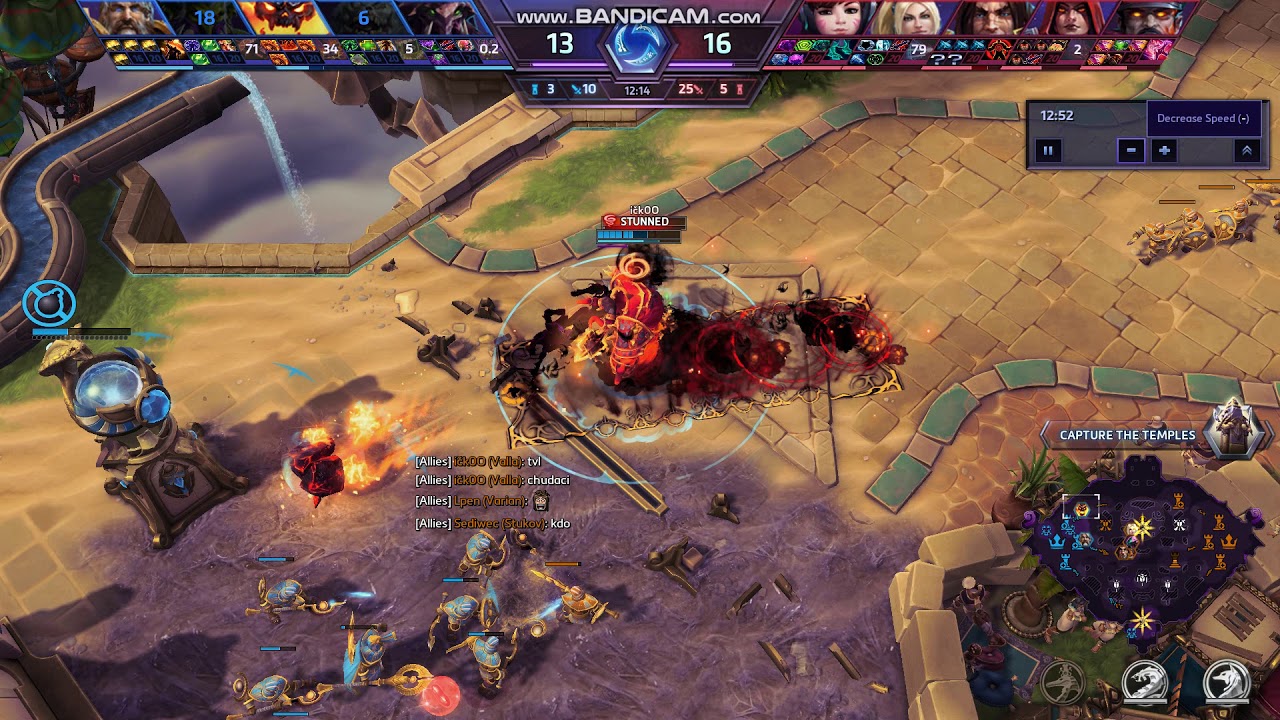Pause the replay playback
Screen dimensions: 1280x720
tap(1048, 151)
